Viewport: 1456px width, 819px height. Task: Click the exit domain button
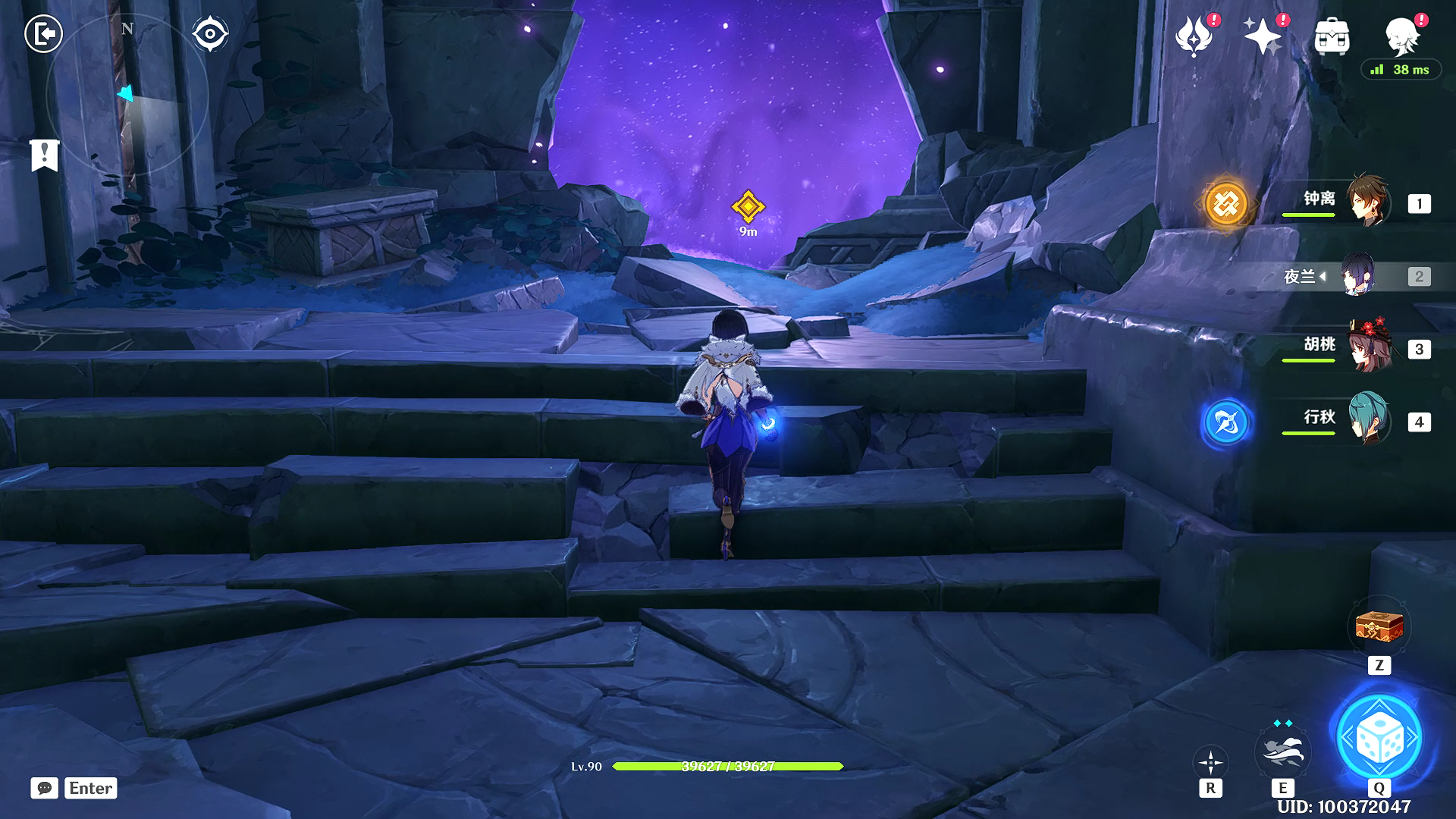tap(43, 34)
